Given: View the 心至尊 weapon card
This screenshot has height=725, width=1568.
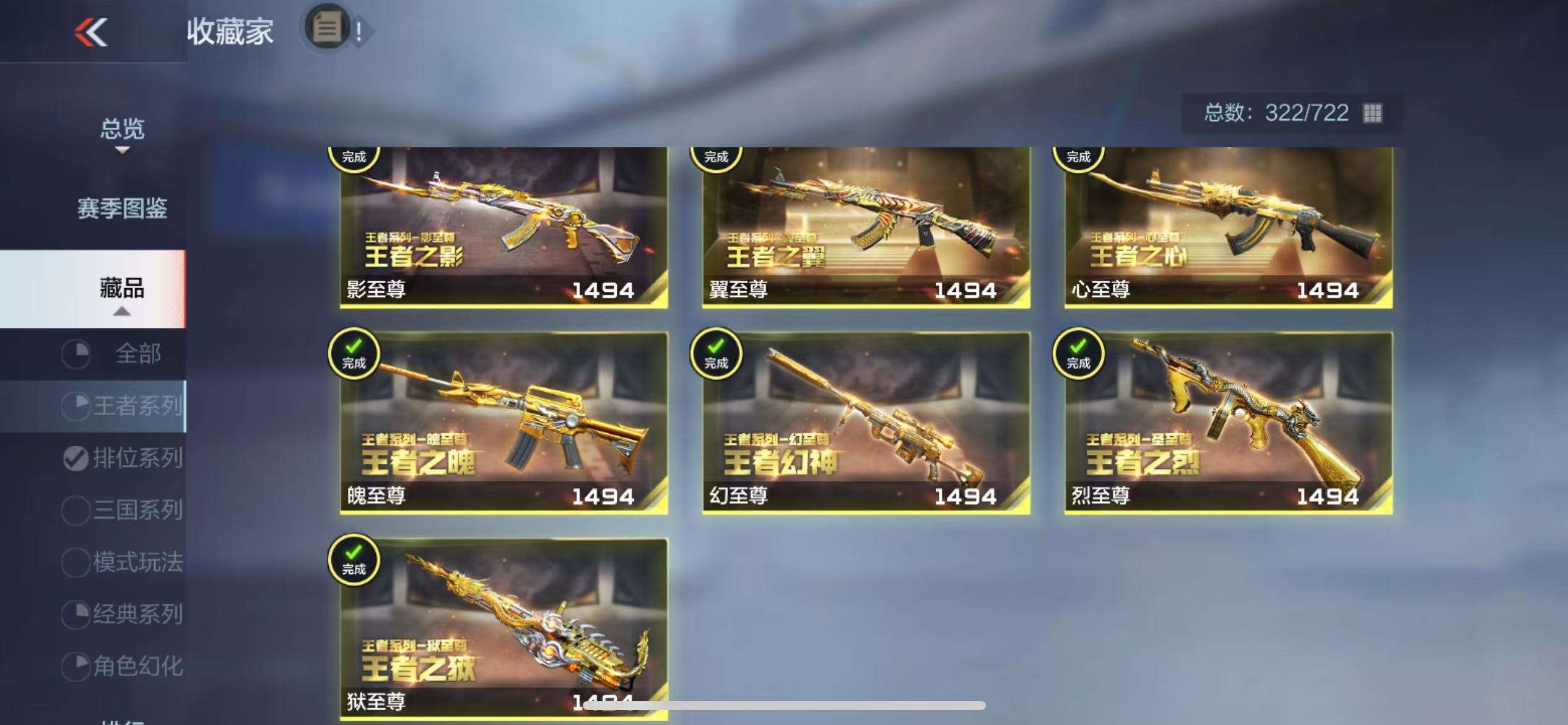Looking at the screenshot, I should coord(1228,227).
